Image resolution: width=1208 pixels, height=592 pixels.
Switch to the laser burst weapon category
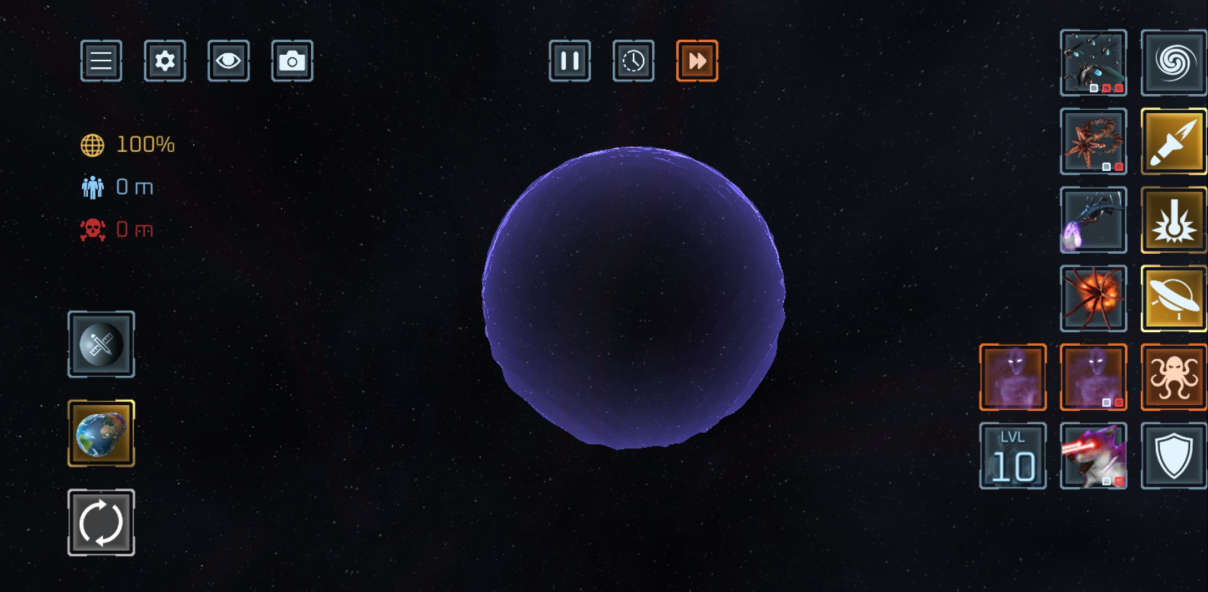1174,220
